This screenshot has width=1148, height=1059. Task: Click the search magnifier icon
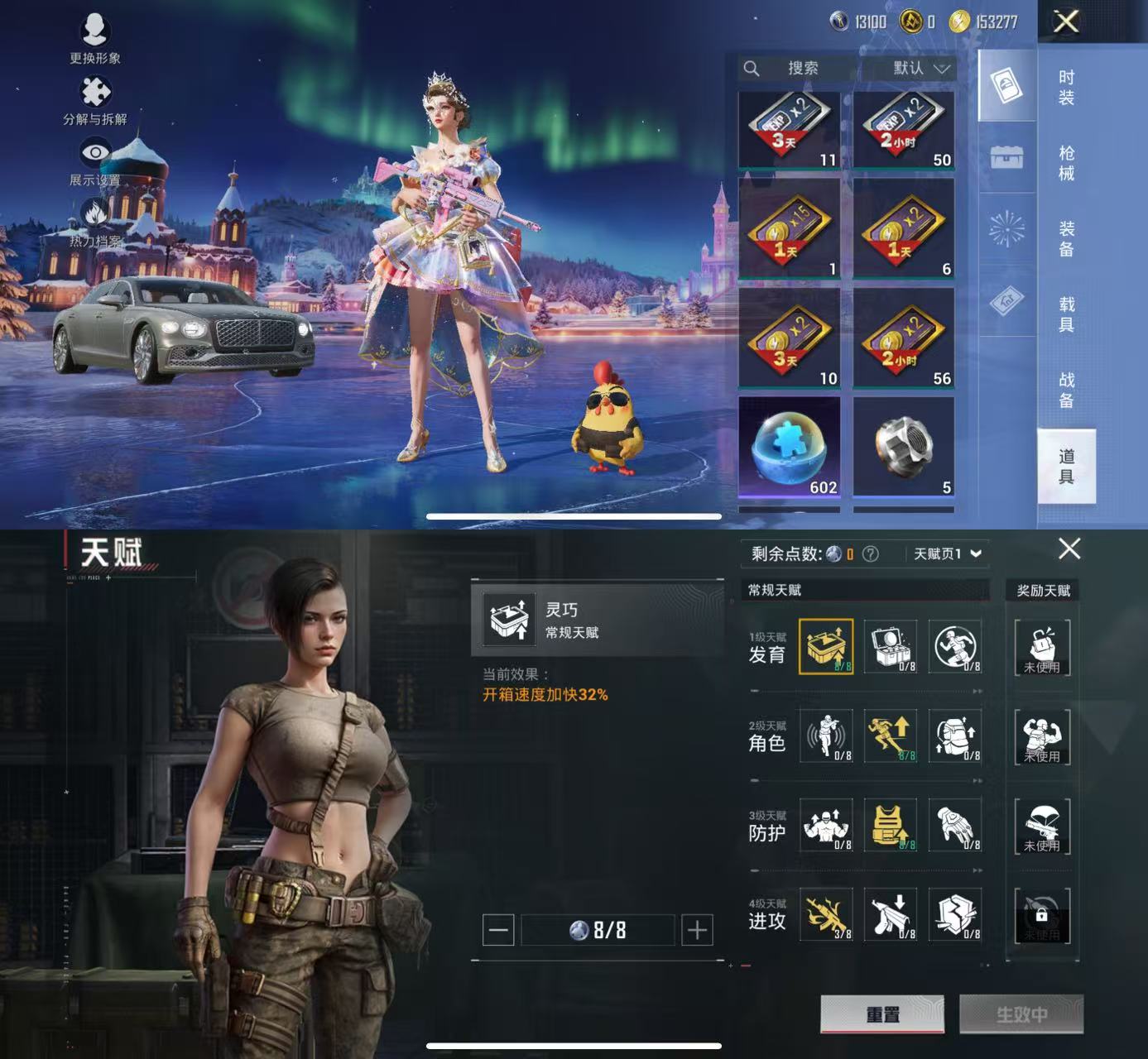click(x=752, y=69)
